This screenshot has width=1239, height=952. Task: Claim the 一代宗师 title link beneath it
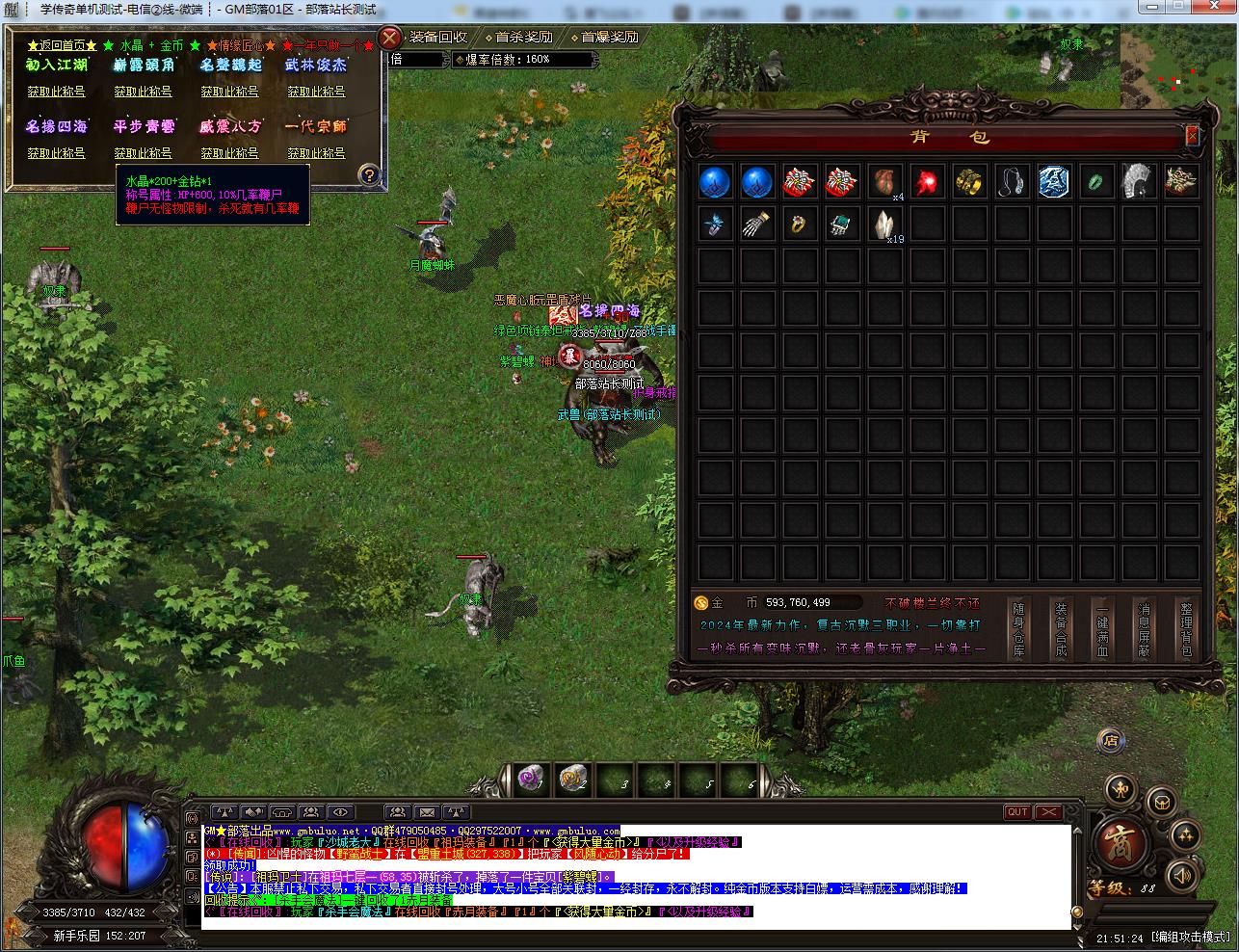[x=316, y=153]
